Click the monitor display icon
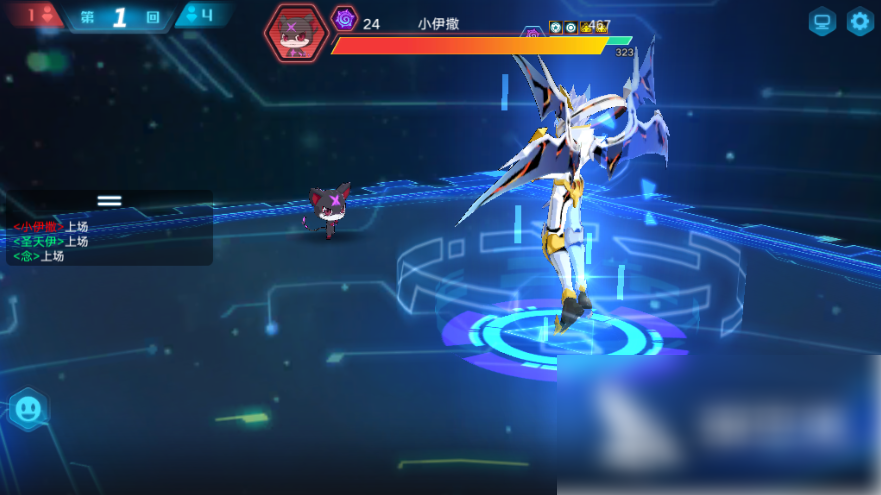Screen dimensions: 881x495 pos(822,21)
